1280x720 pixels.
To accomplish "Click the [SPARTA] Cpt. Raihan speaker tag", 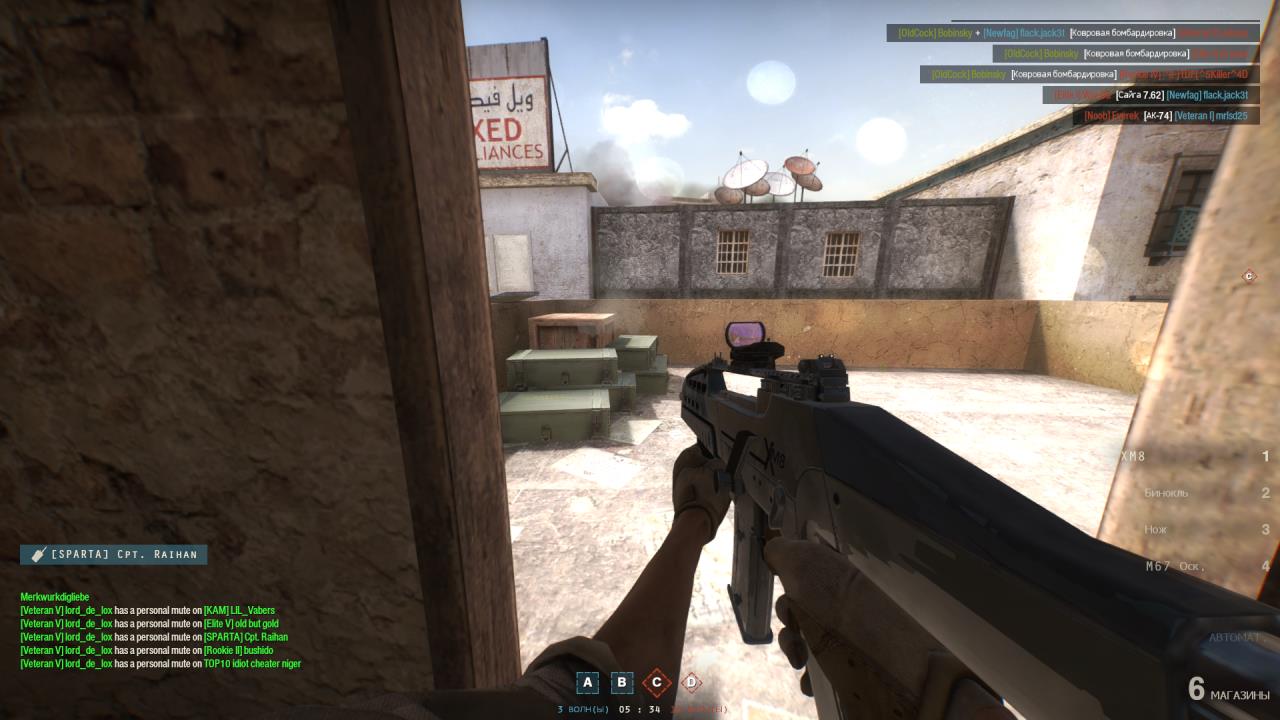I will click(113, 554).
